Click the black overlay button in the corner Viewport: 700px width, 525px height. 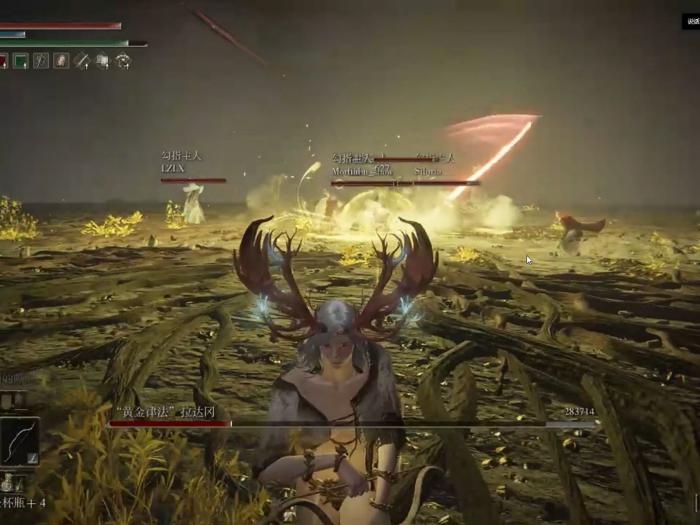click(x=691, y=21)
